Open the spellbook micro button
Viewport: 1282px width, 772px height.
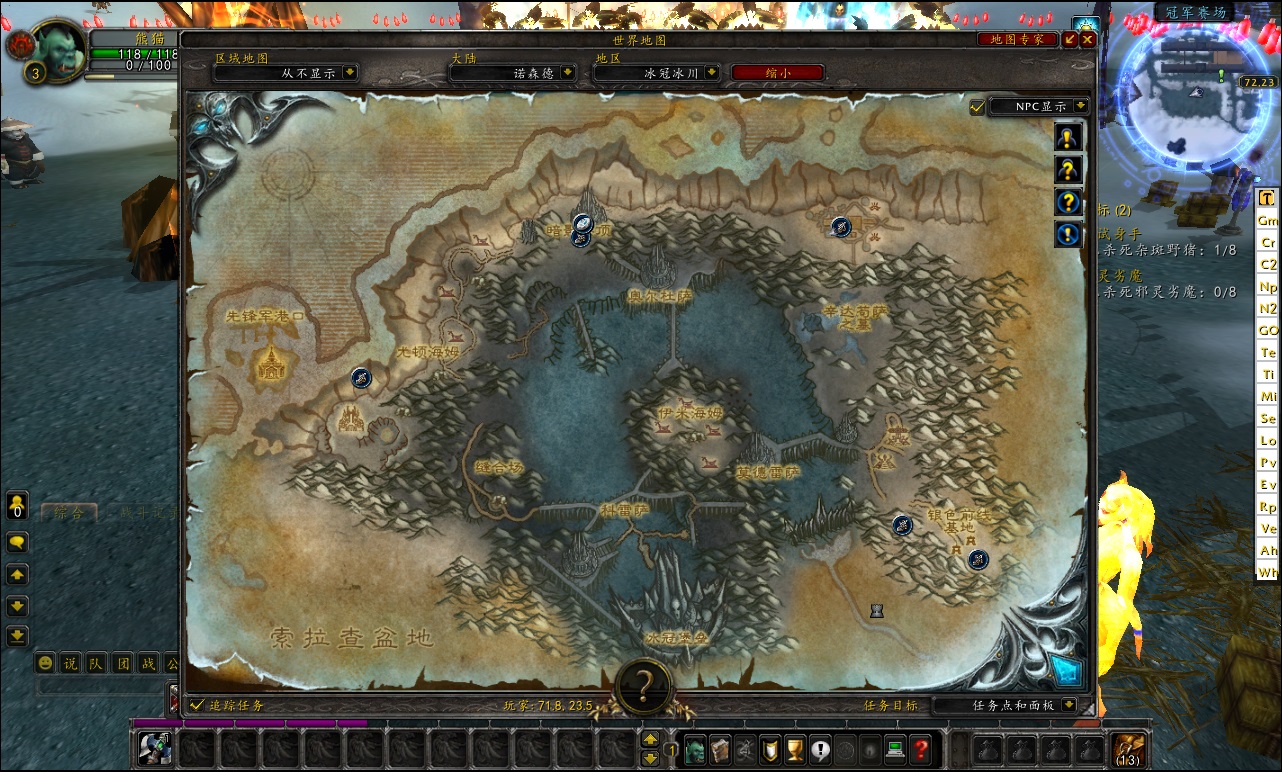click(720, 748)
